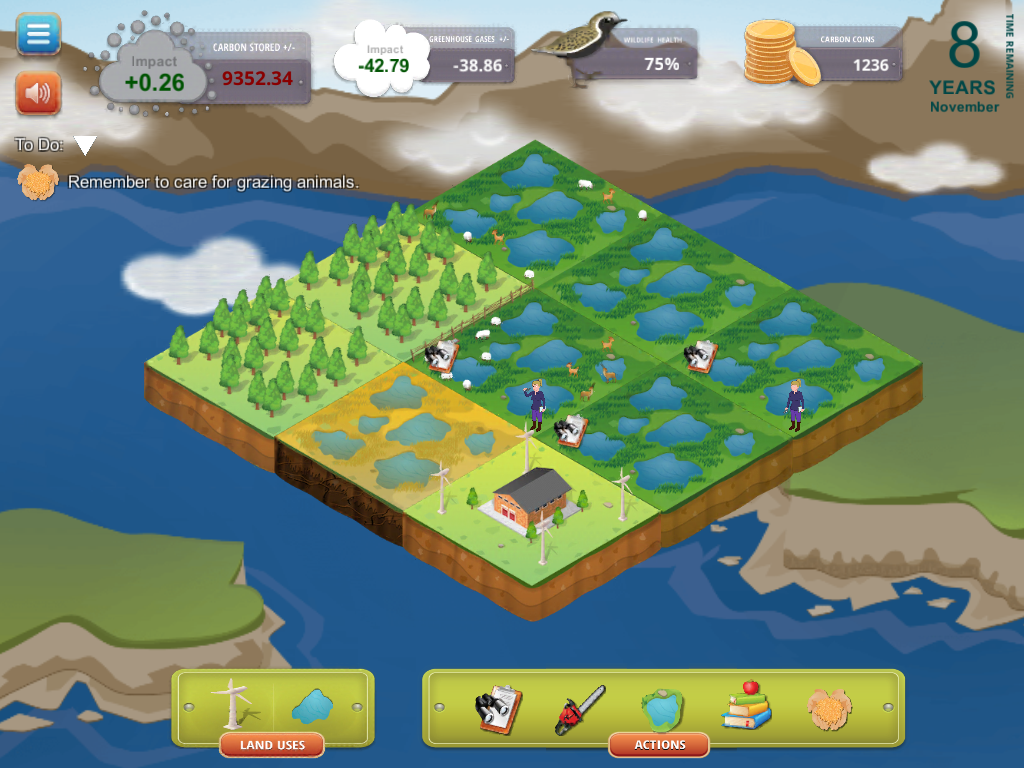Pick the red chainsaw action
The image size is (1024, 768).
coord(581,709)
